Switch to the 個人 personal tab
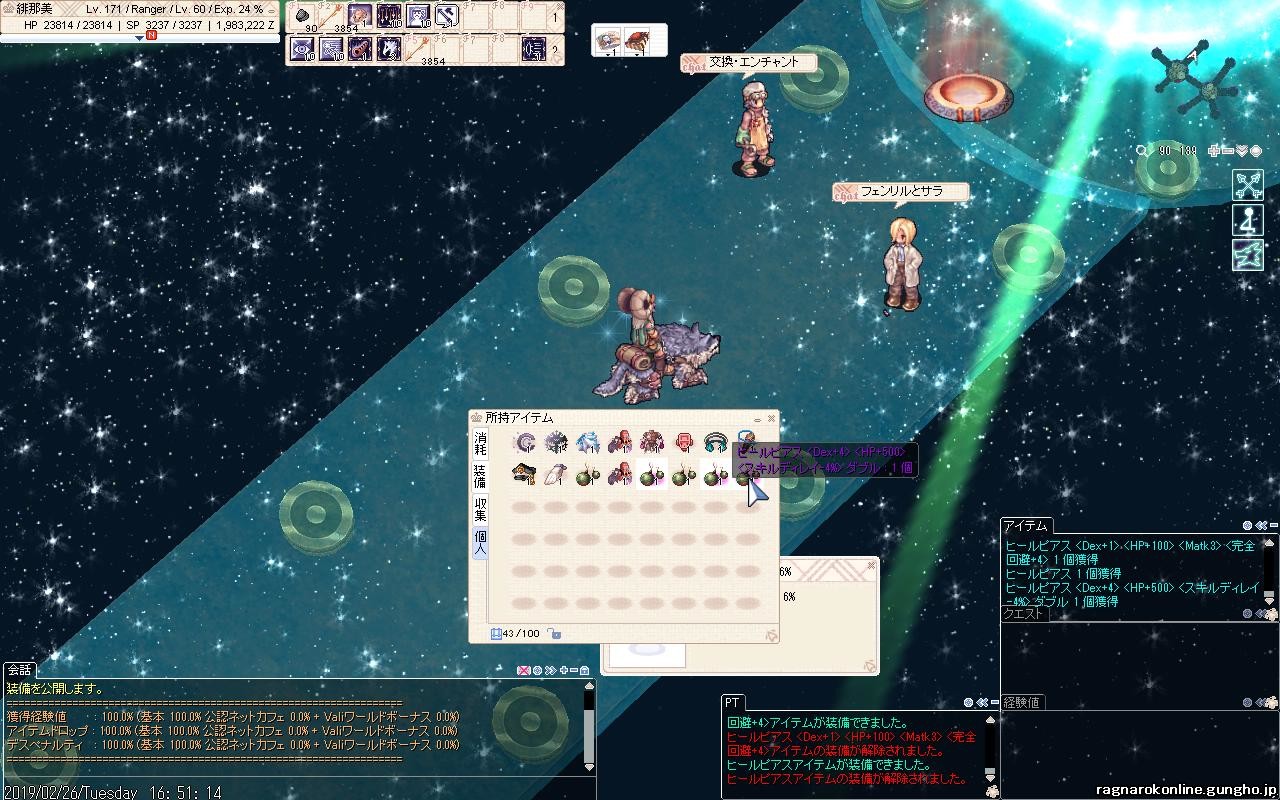Viewport: 1280px width, 800px height. [x=480, y=542]
